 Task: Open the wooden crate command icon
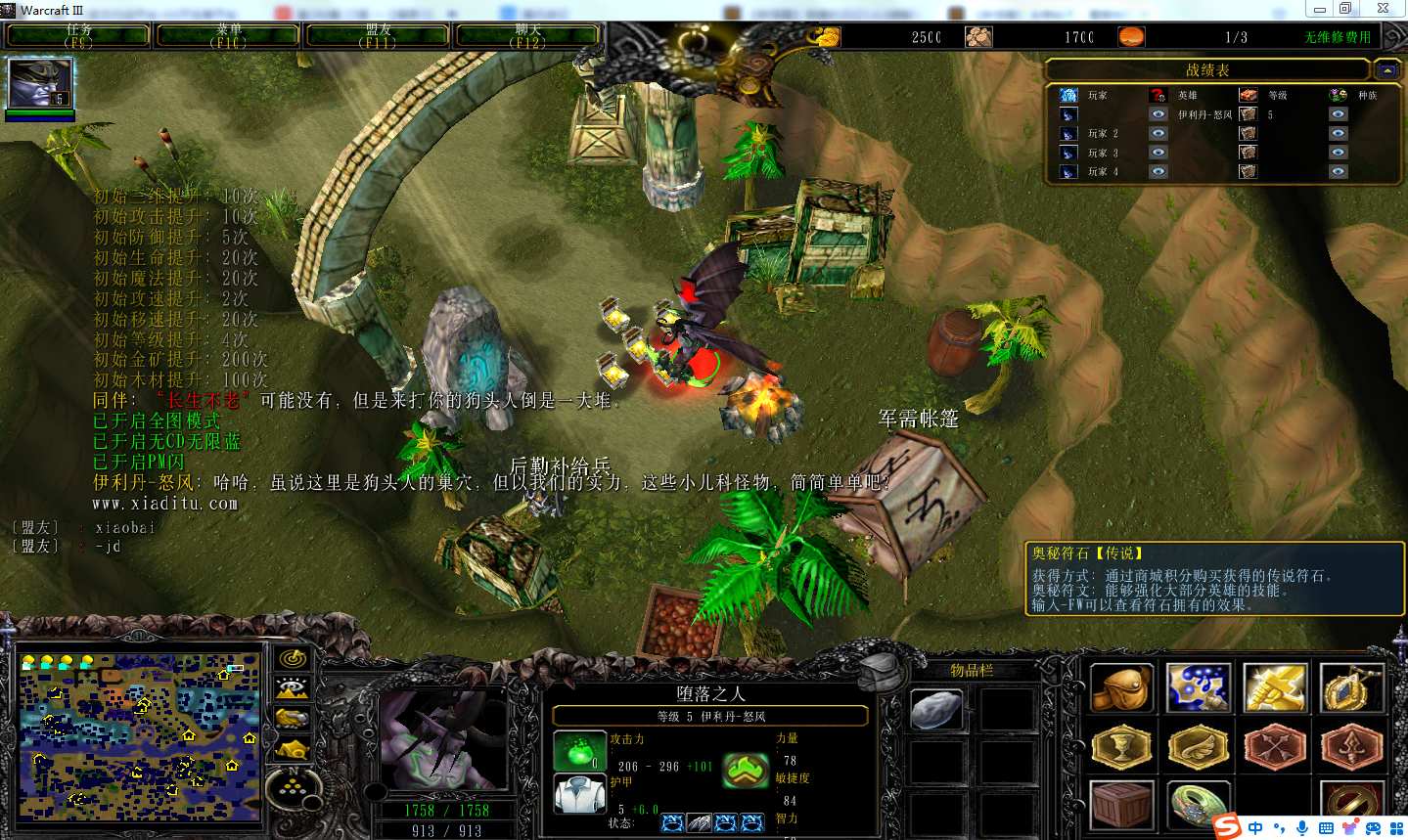[1121, 805]
